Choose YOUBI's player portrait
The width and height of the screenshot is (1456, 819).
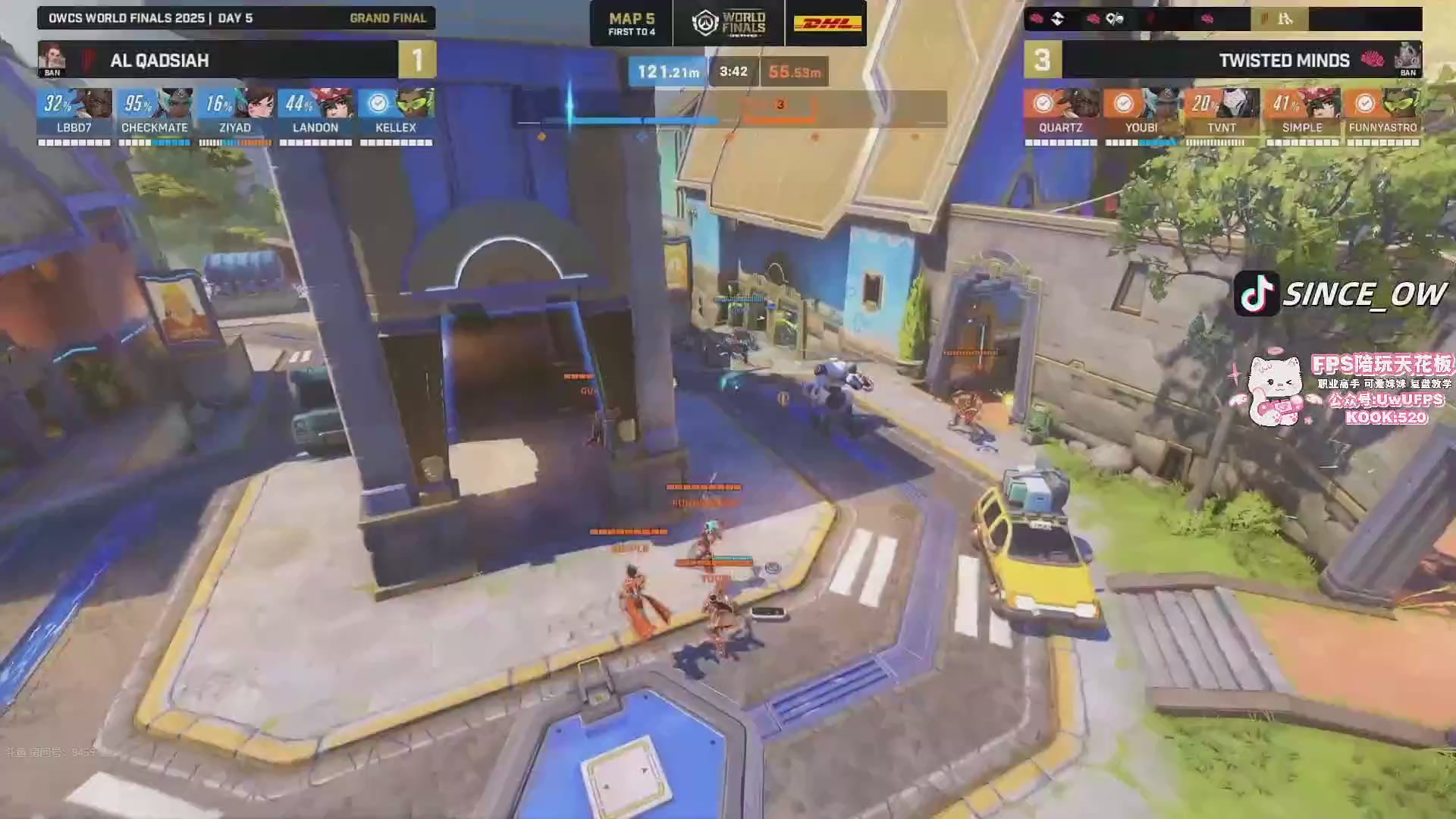coord(1160,103)
